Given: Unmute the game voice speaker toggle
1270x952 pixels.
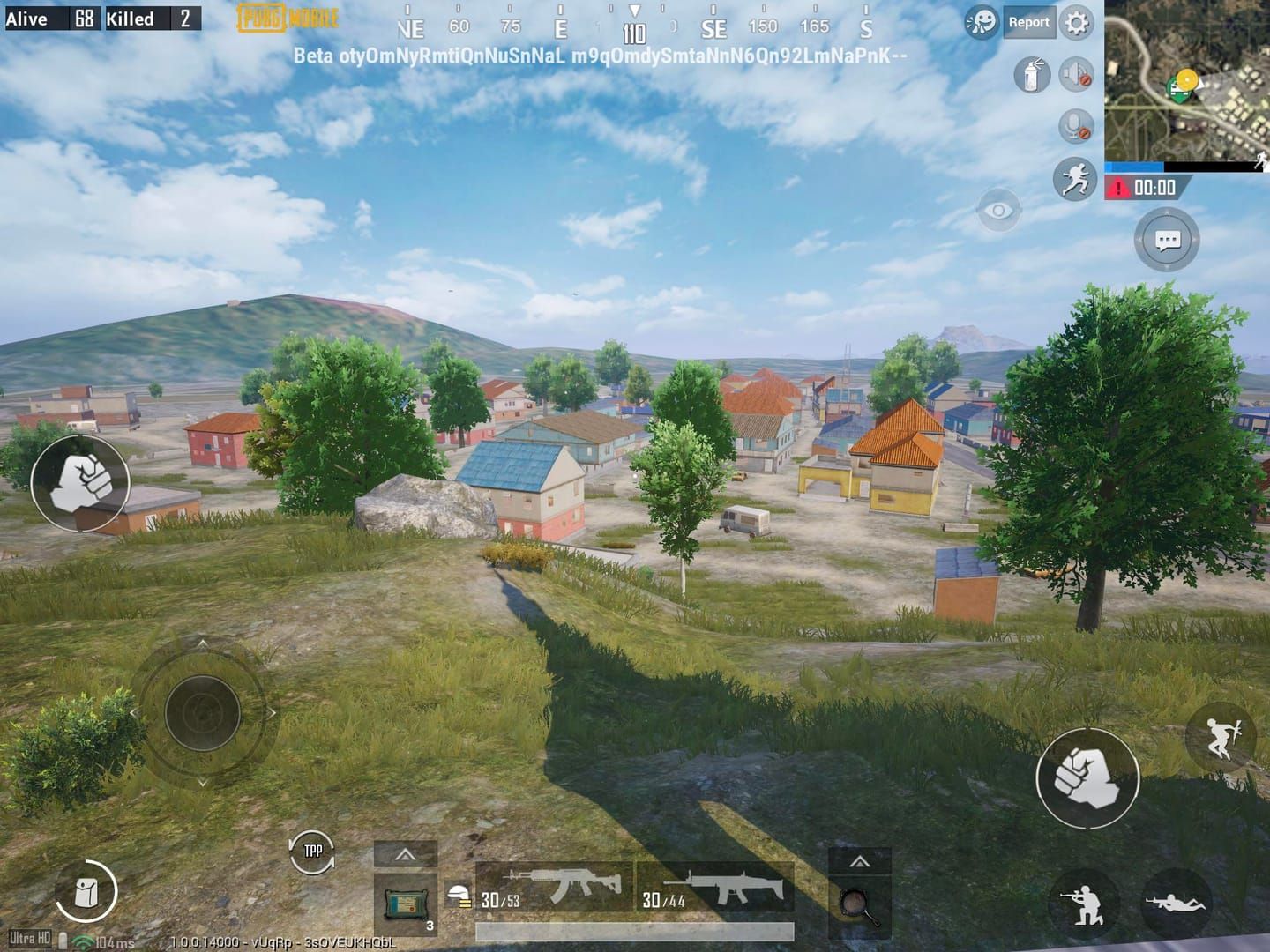Looking at the screenshot, I should (x=1079, y=74).
